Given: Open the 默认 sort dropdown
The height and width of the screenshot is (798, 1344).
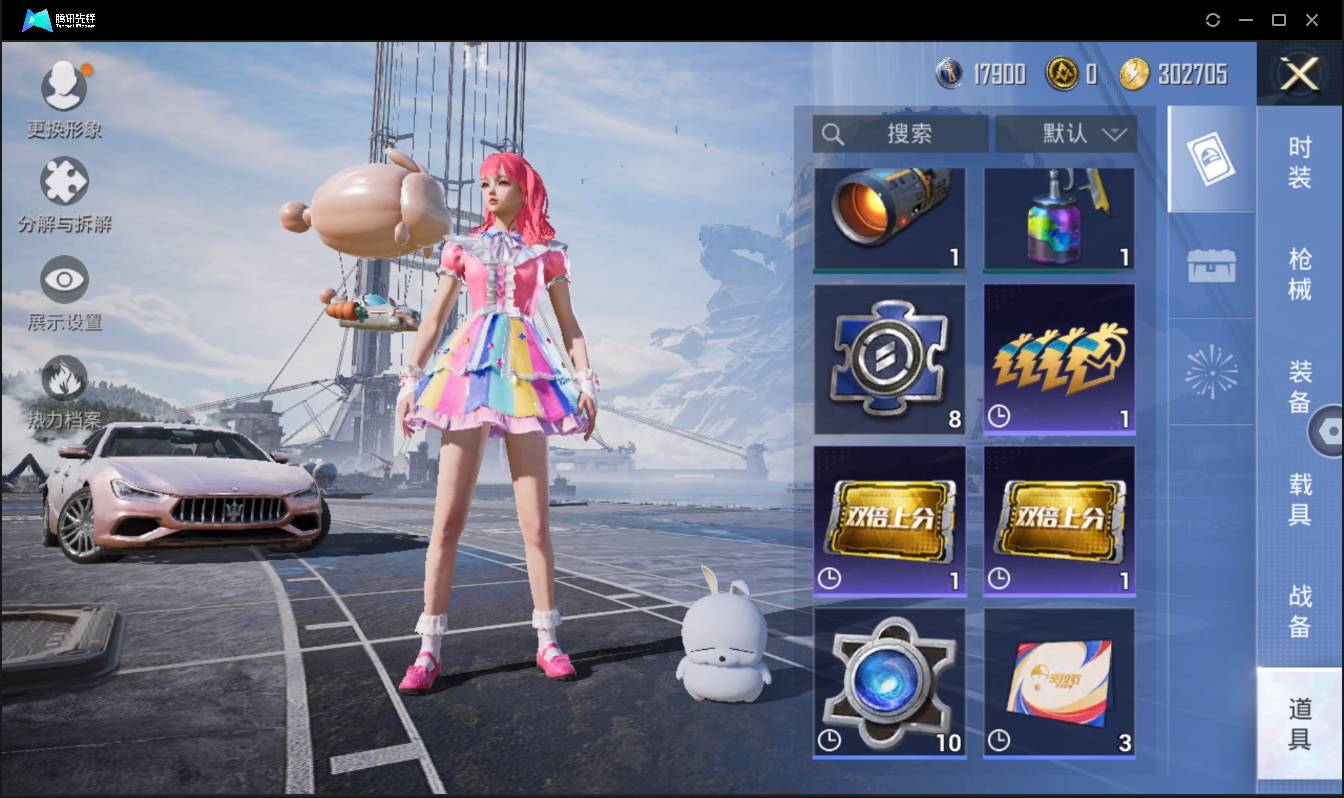Looking at the screenshot, I should [1066, 134].
